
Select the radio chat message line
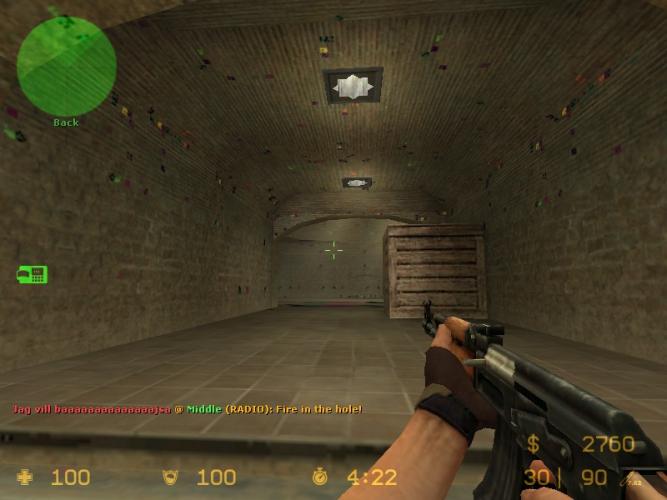[x=187, y=409]
